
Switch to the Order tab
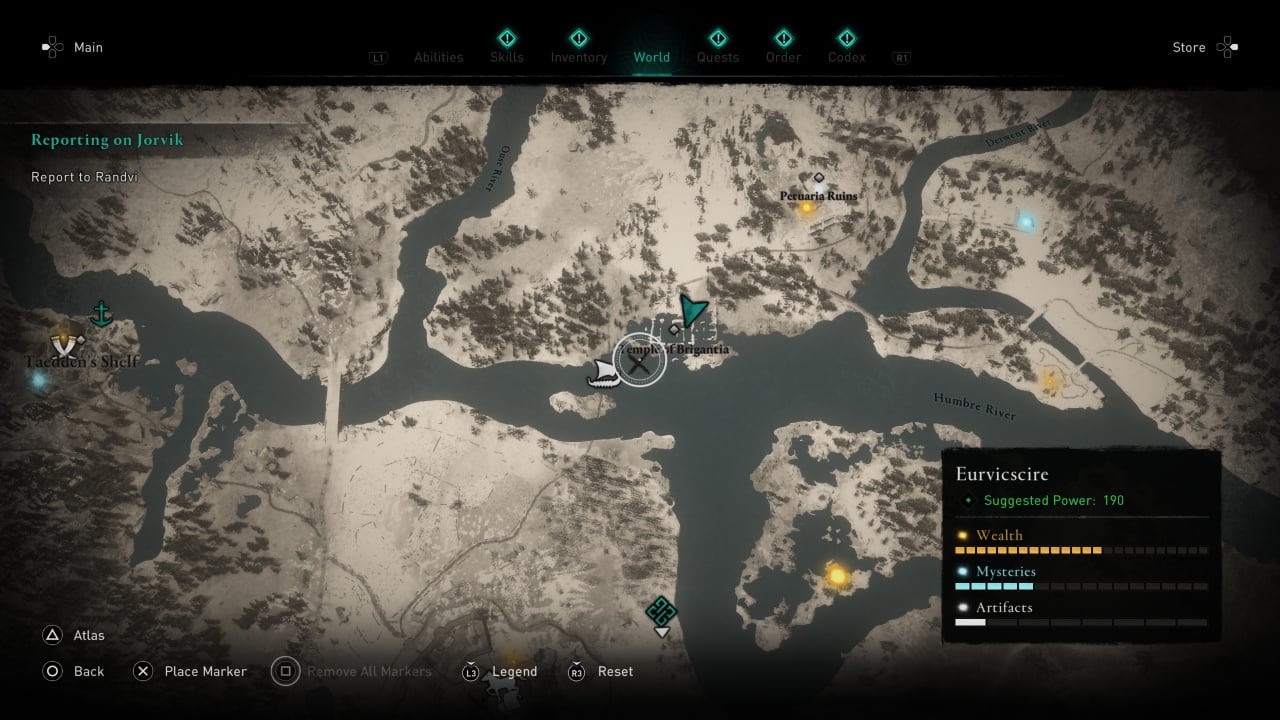click(x=783, y=57)
